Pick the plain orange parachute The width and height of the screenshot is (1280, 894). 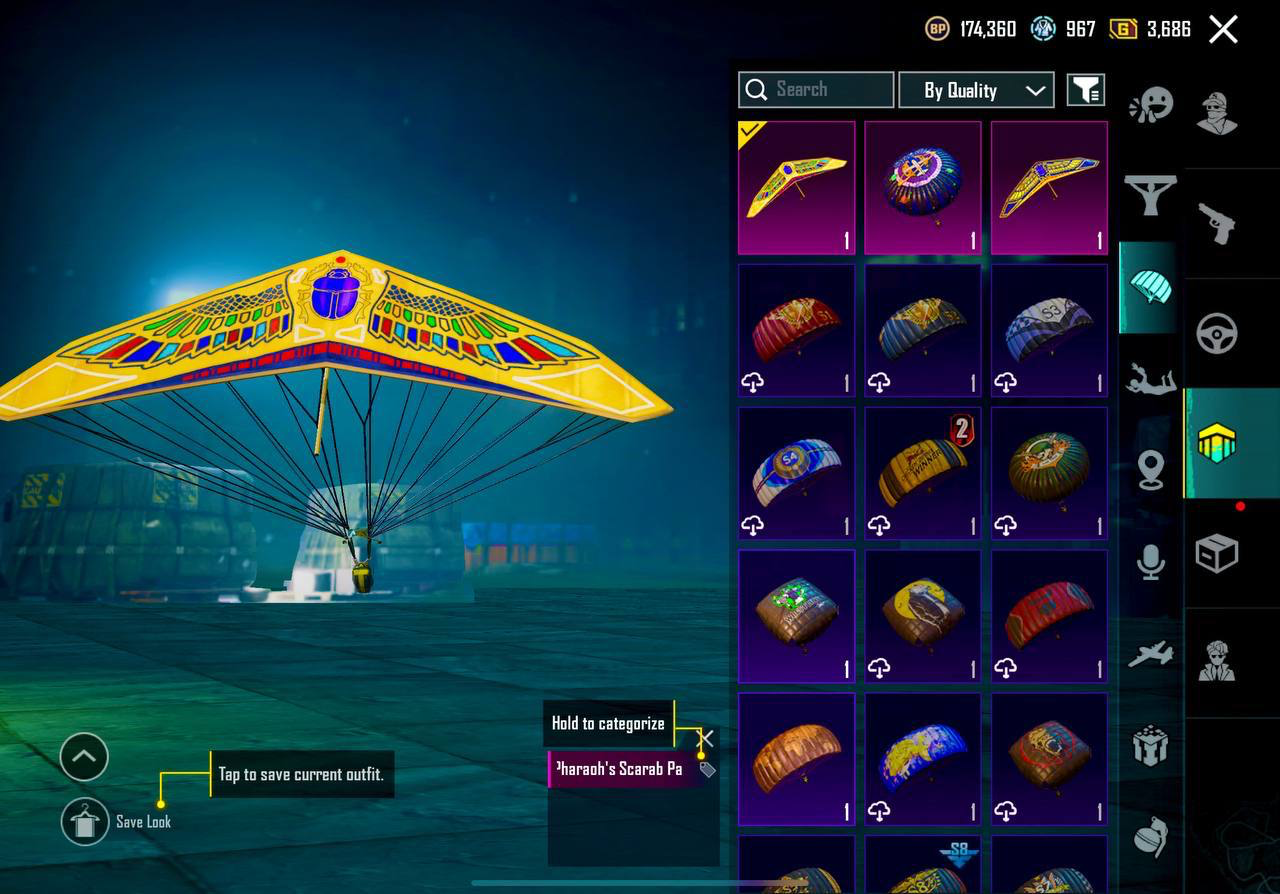[x=797, y=759]
